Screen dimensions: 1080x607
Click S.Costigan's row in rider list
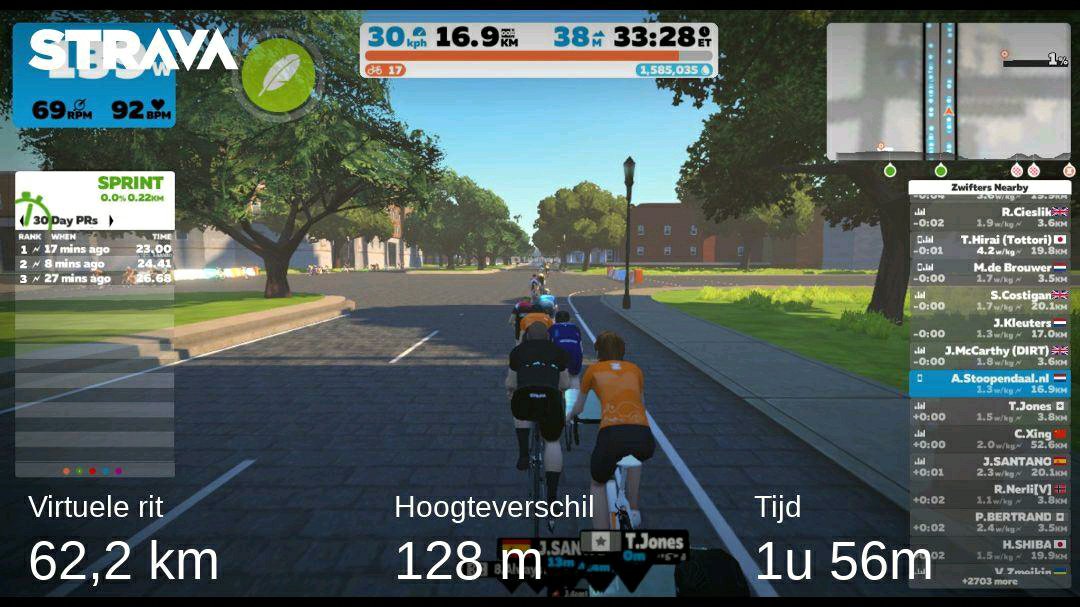989,300
